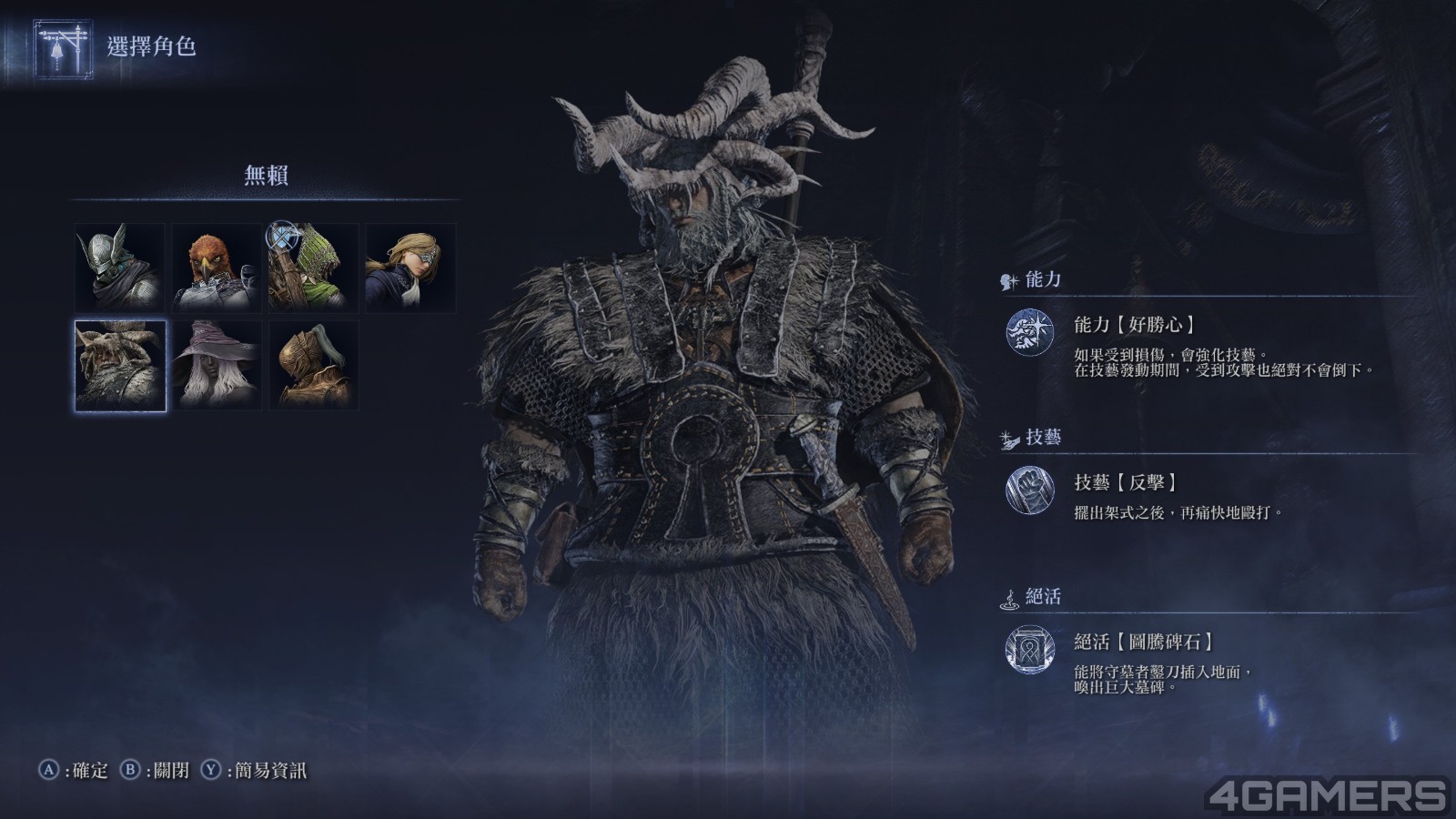Screen dimensions: 1456x819
Task: Click the 圖騰碑石 ultimate art icon
Action: [1029, 650]
